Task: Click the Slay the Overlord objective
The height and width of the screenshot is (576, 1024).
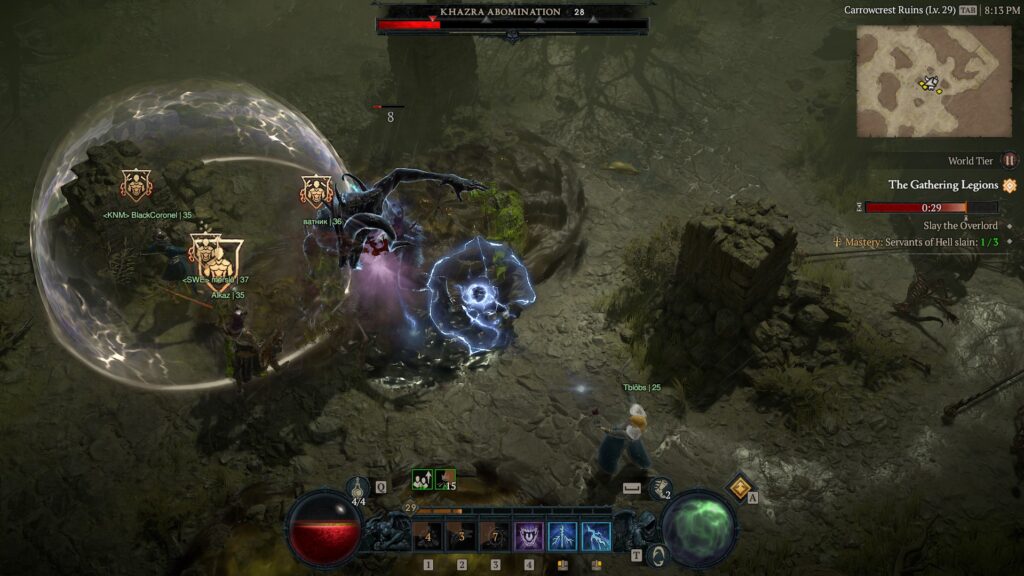Action: [960, 226]
